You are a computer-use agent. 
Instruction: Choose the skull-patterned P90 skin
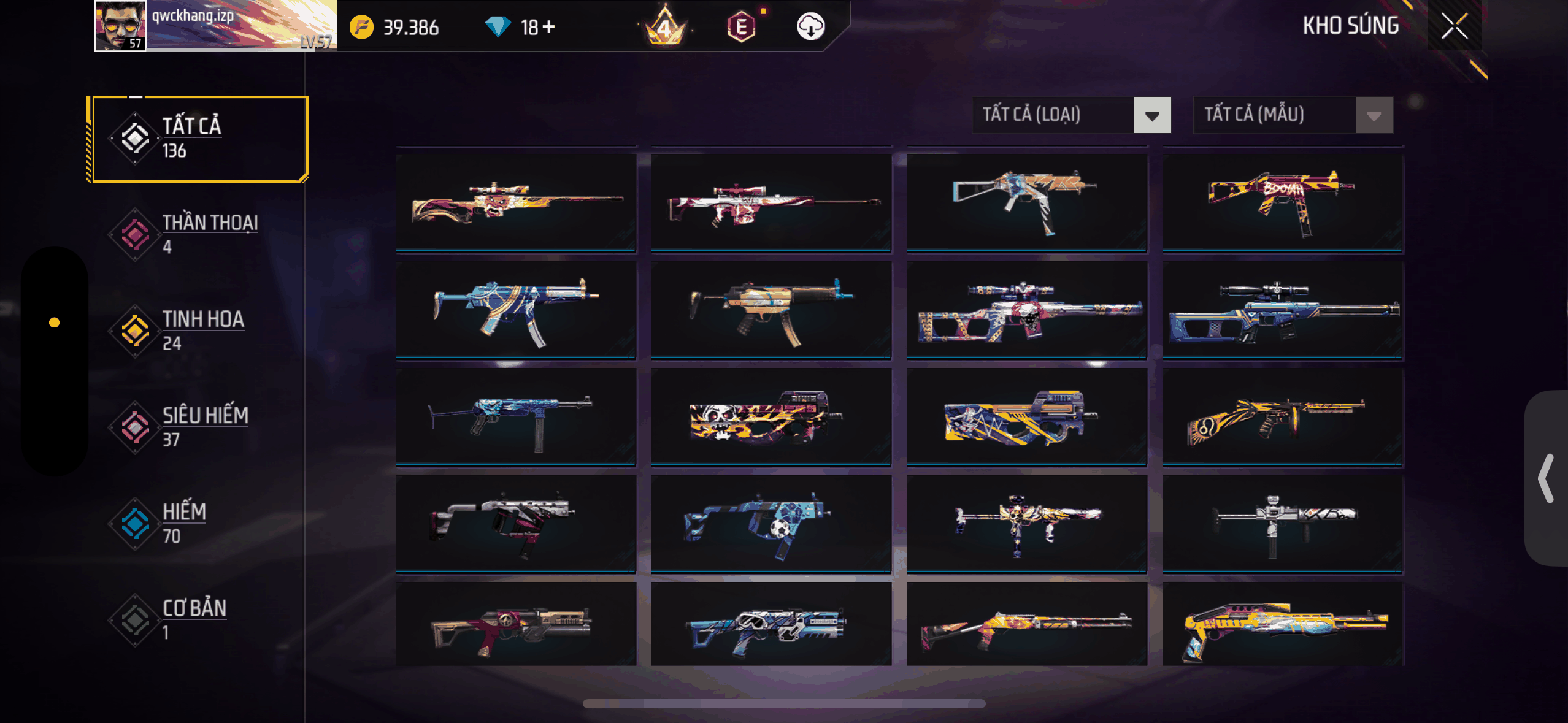(x=771, y=417)
